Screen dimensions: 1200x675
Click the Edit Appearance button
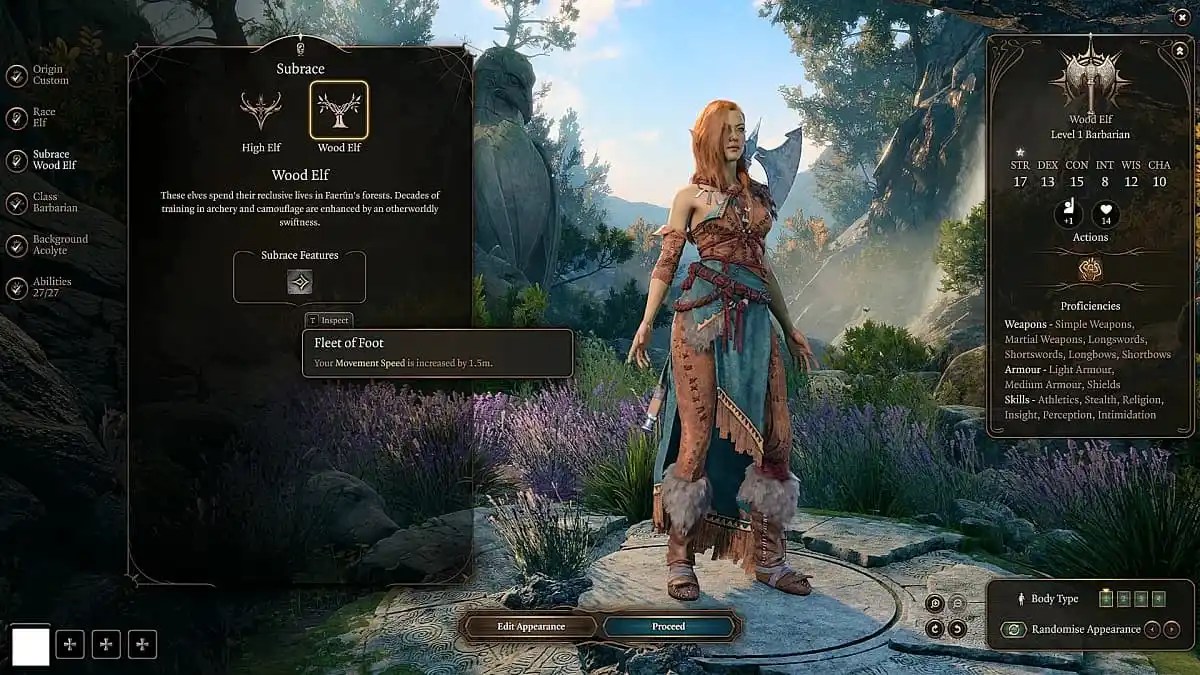(531, 627)
